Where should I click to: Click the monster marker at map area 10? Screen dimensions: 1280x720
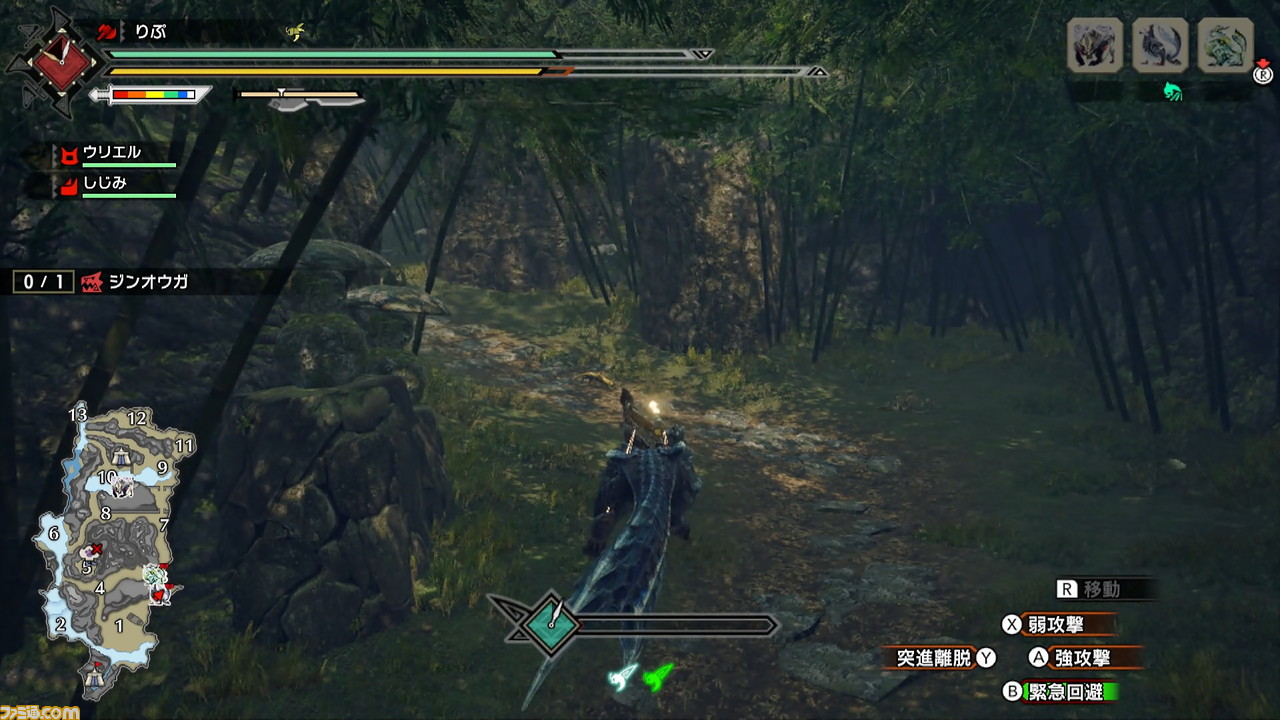point(124,487)
